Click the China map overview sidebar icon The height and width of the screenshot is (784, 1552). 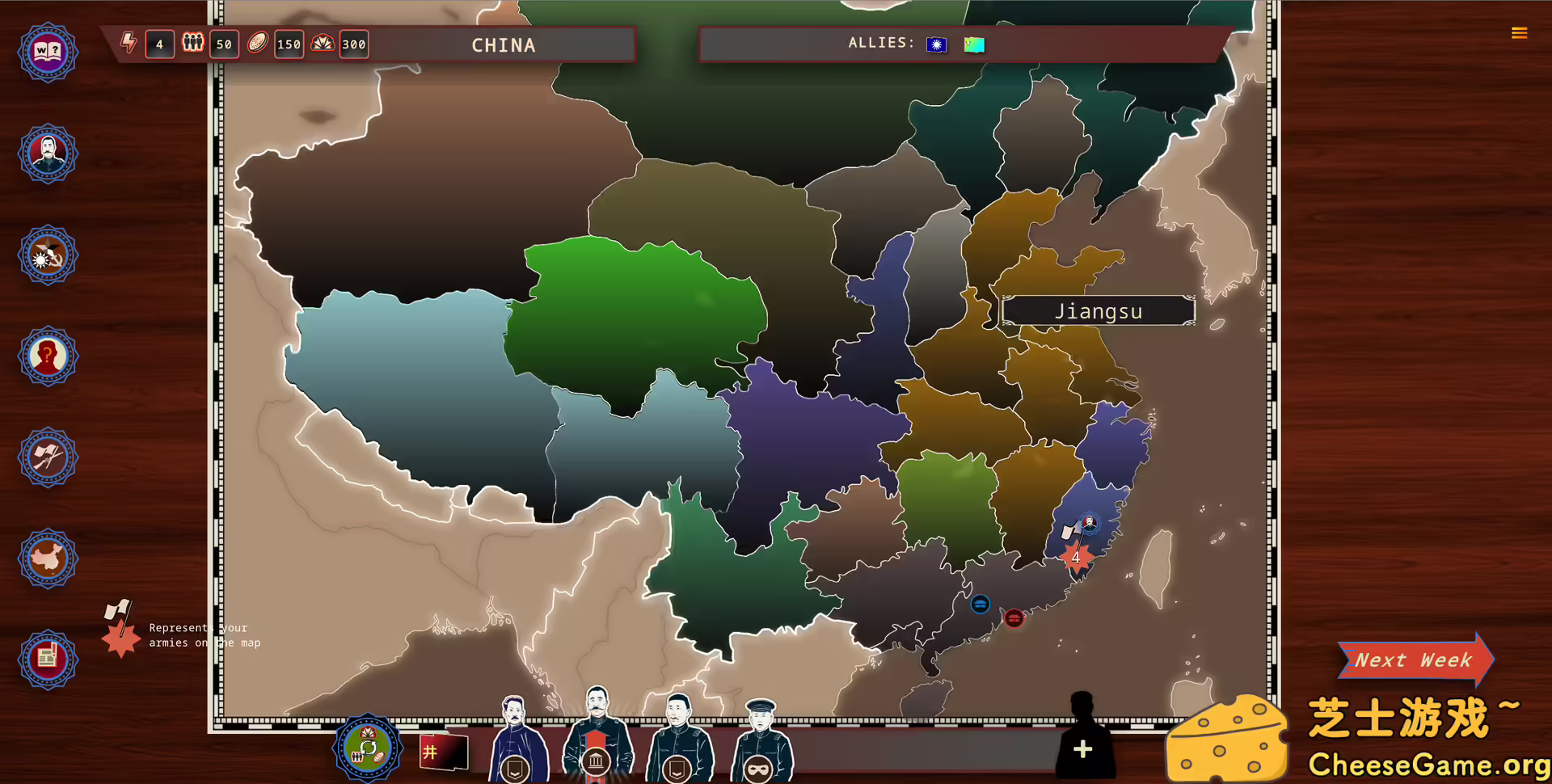click(48, 558)
